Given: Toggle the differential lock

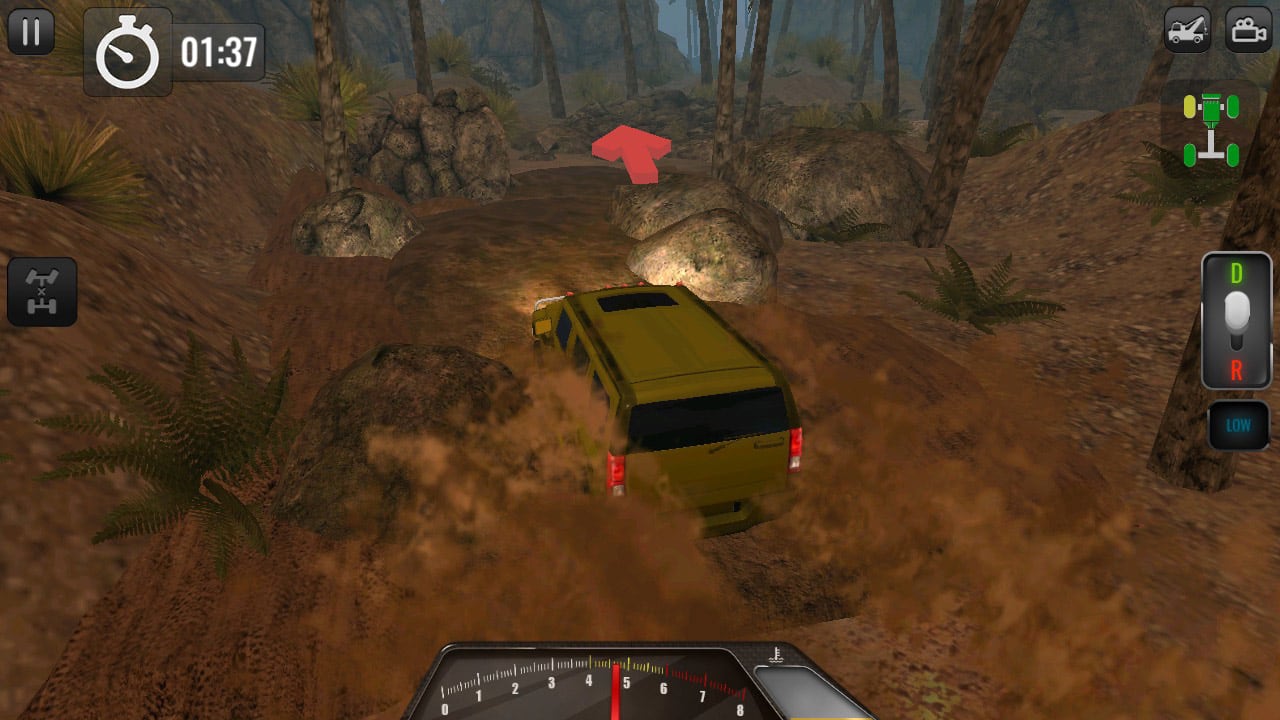Looking at the screenshot, I should [44, 291].
